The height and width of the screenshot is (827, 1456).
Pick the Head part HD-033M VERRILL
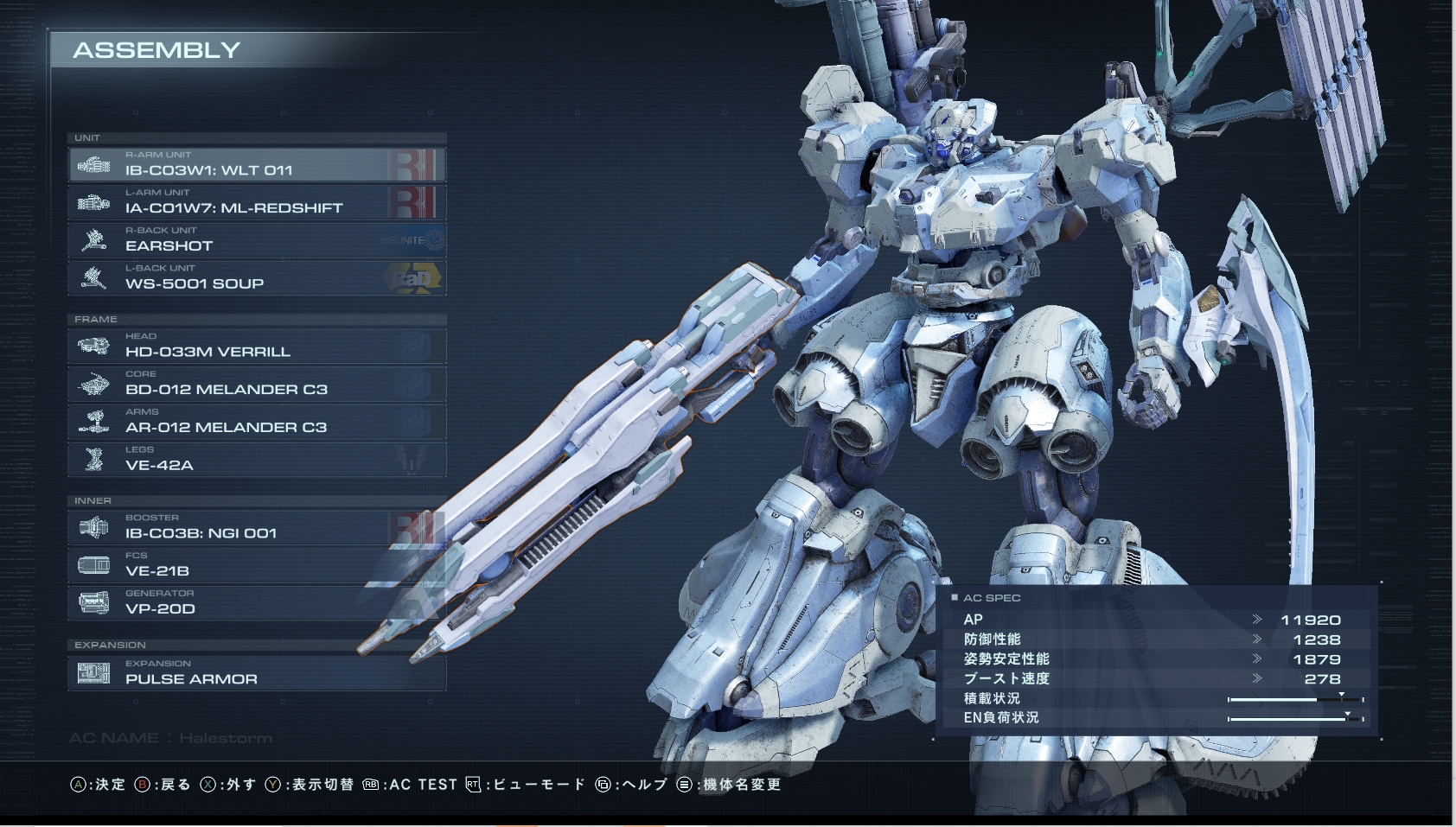[x=257, y=346]
